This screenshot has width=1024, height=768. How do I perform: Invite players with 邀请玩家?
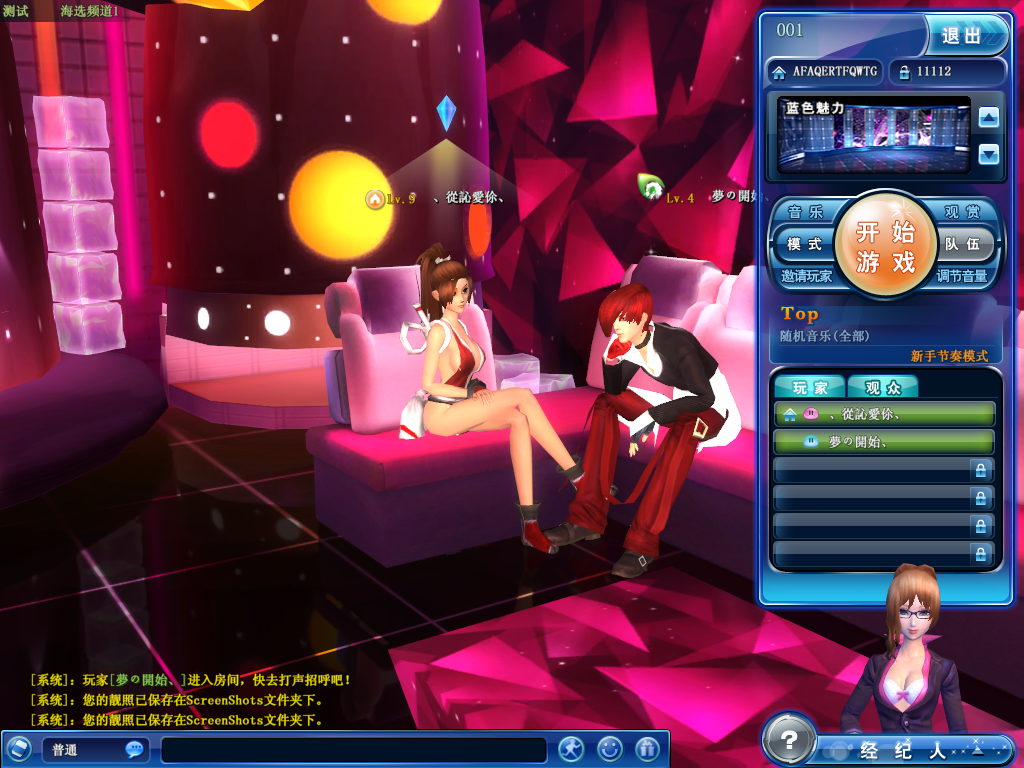[807, 276]
